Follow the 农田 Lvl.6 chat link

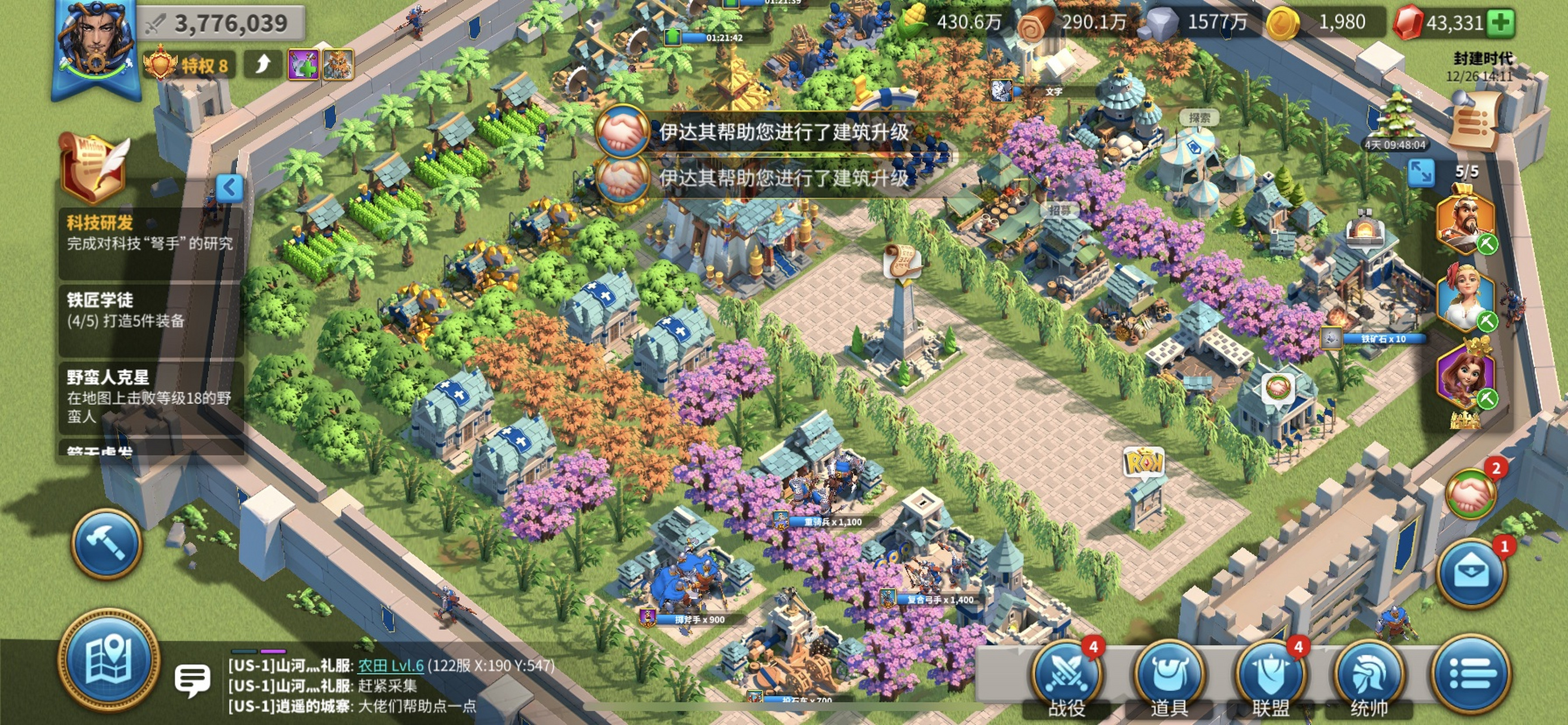click(390, 666)
